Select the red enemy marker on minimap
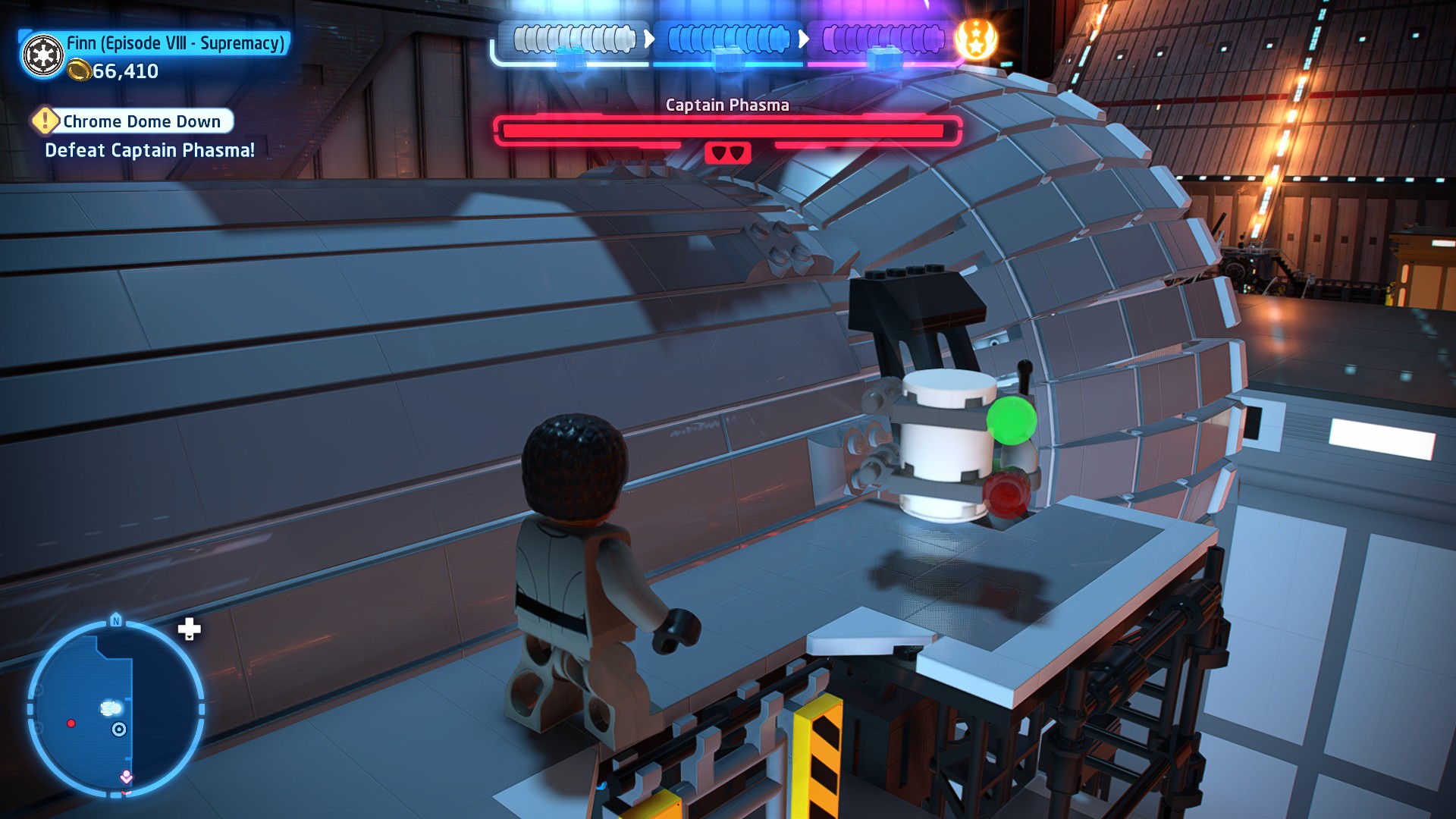The width and height of the screenshot is (1456, 819). click(x=71, y=723)
